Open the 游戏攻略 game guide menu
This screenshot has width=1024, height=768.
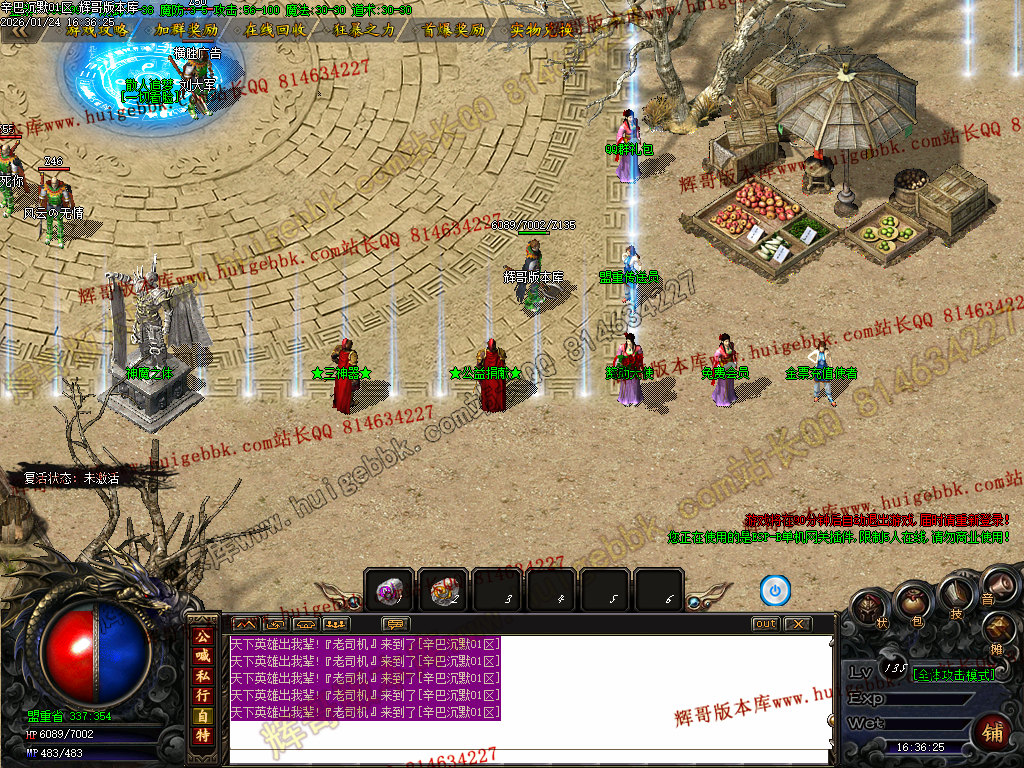point(97,30)
